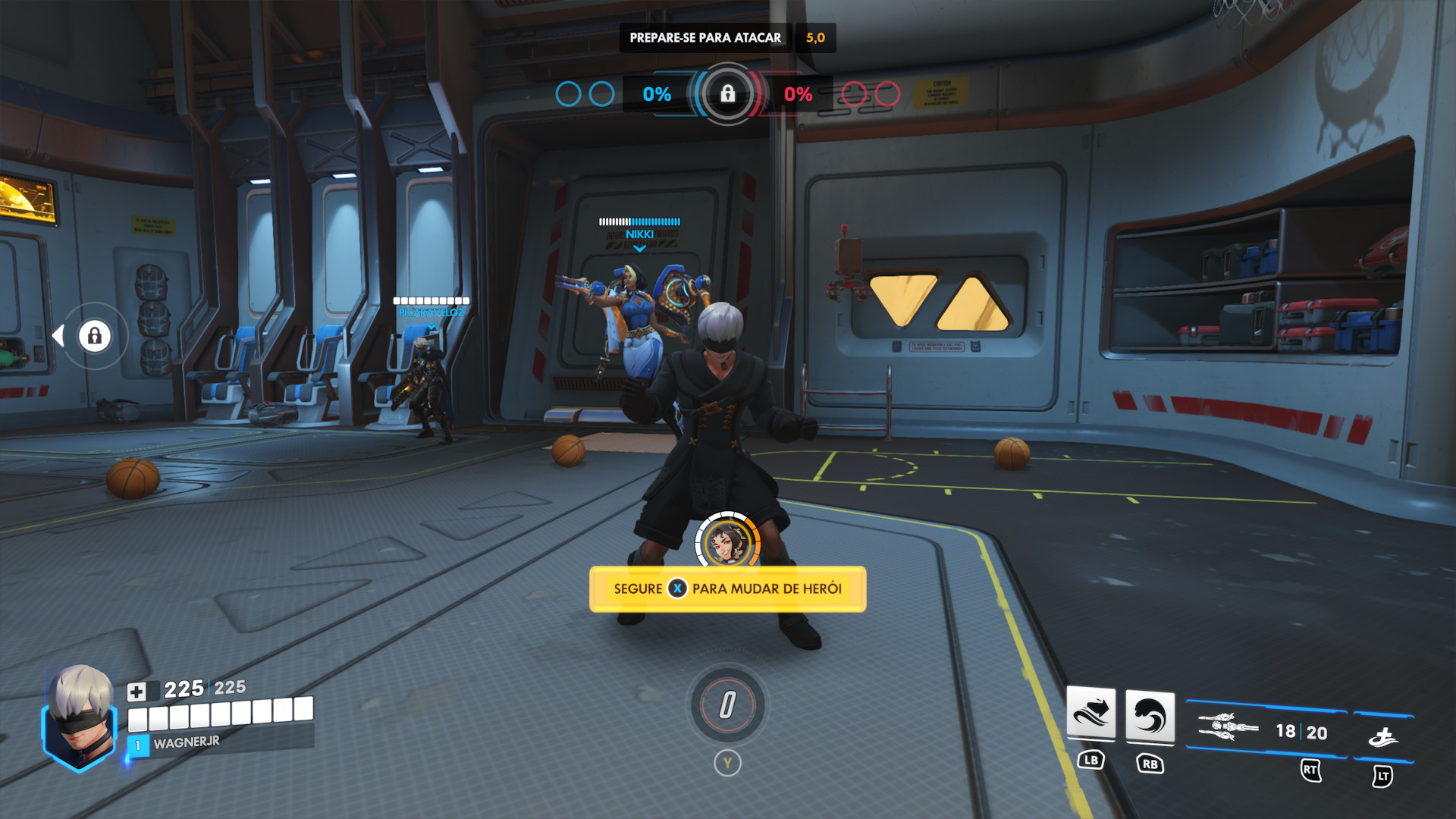The height and width of the screenshot is (819, 1456).
Task: Select the staff weapon icon
Action: click(1227, 727)
